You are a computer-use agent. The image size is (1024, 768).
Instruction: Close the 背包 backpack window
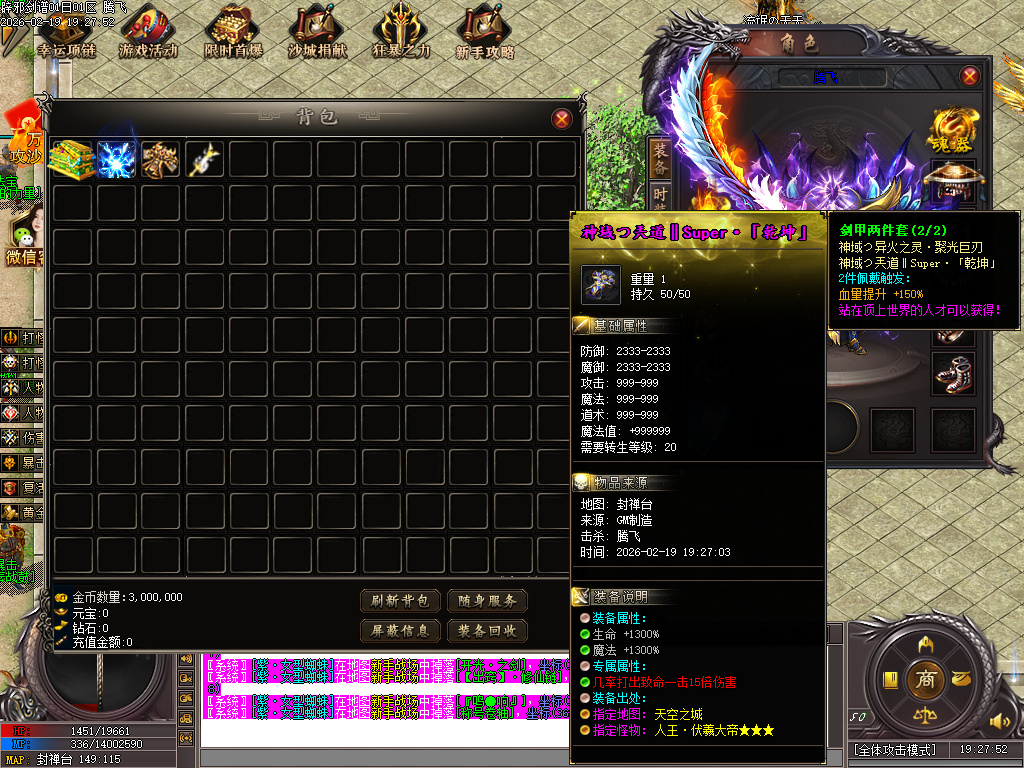(x=562, y=119)
